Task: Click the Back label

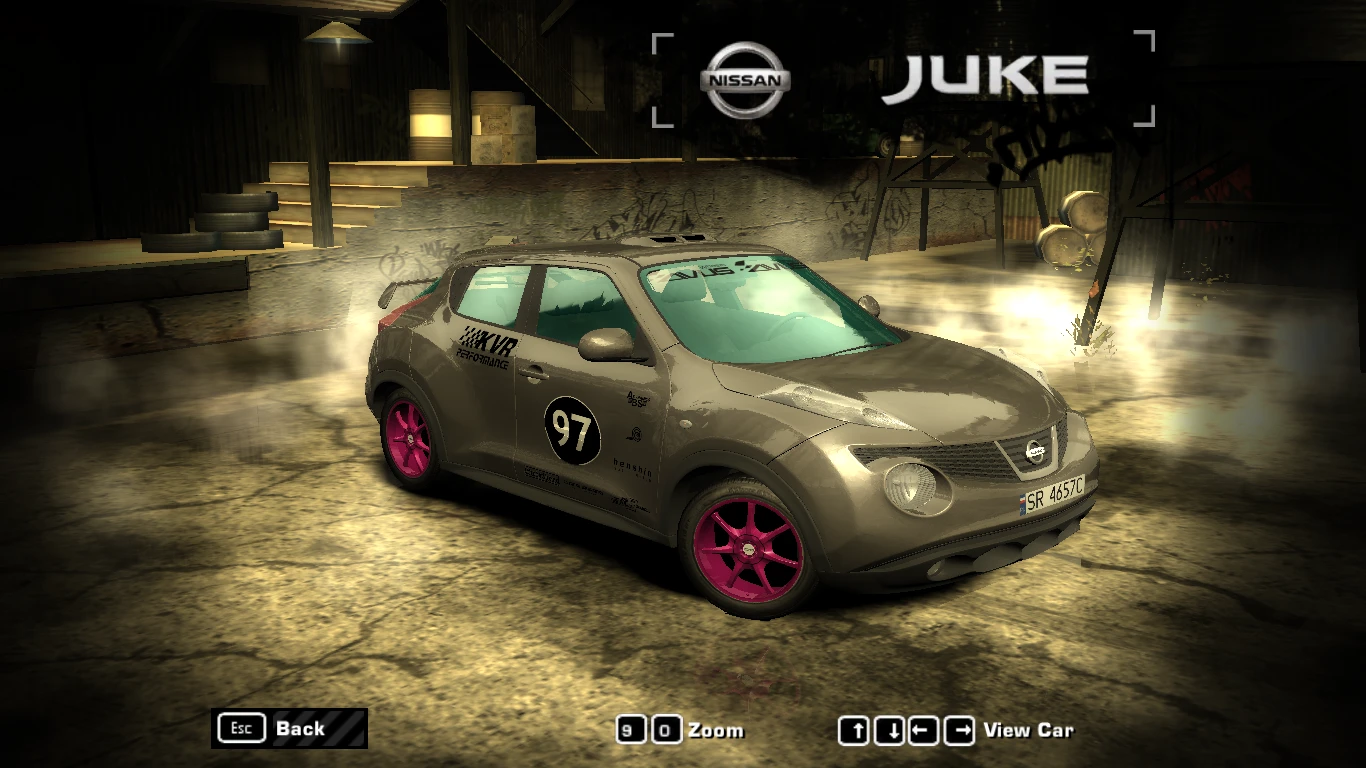Action: pos(299,729)
